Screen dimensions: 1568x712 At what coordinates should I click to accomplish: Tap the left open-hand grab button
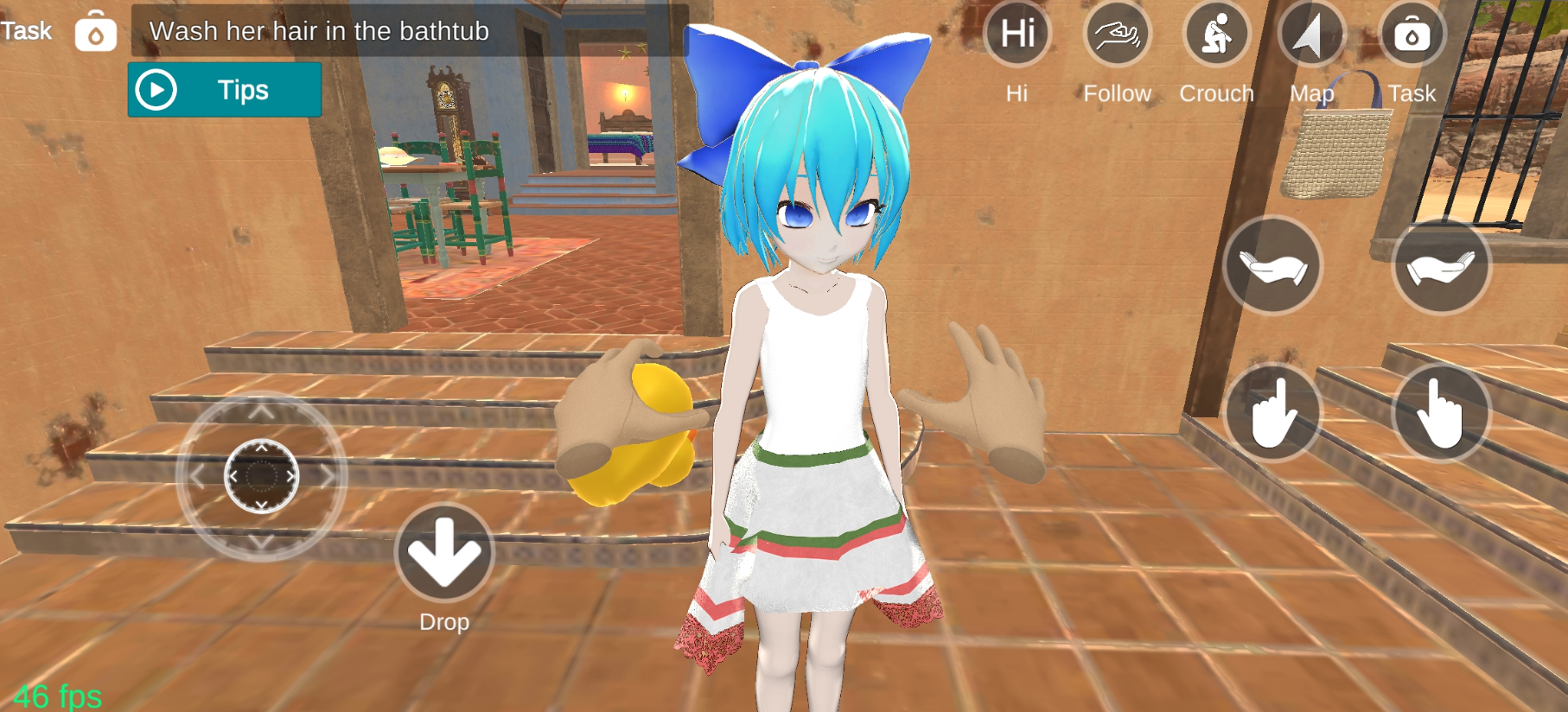pos(1272,266)
